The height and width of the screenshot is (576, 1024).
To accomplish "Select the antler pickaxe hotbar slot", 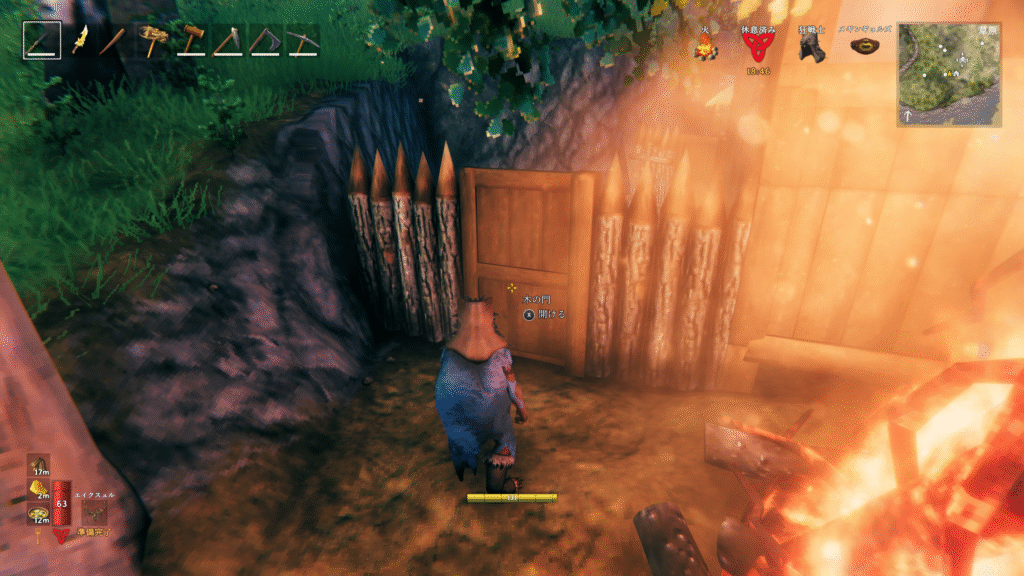I will point(153,40).
